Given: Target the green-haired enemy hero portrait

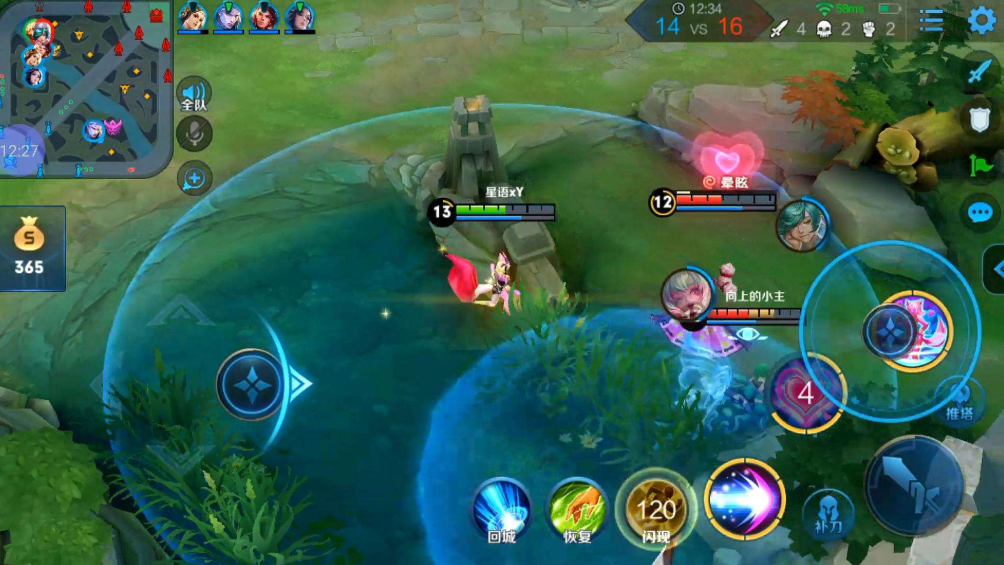Looking at the screenshot, I should (x=802, y=224).
